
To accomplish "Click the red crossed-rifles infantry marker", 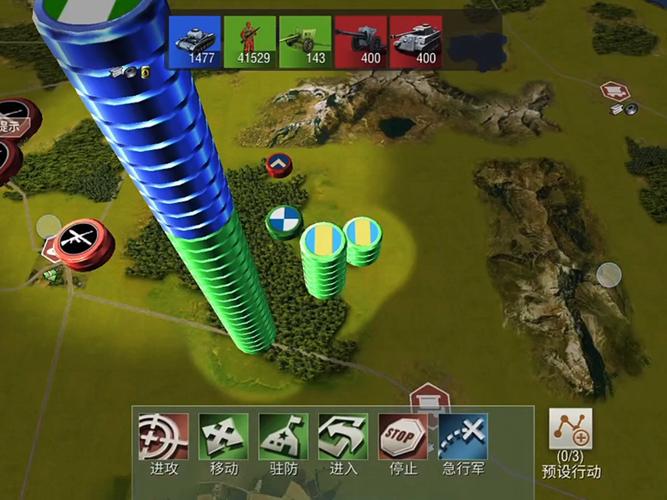I will [77, 241].
